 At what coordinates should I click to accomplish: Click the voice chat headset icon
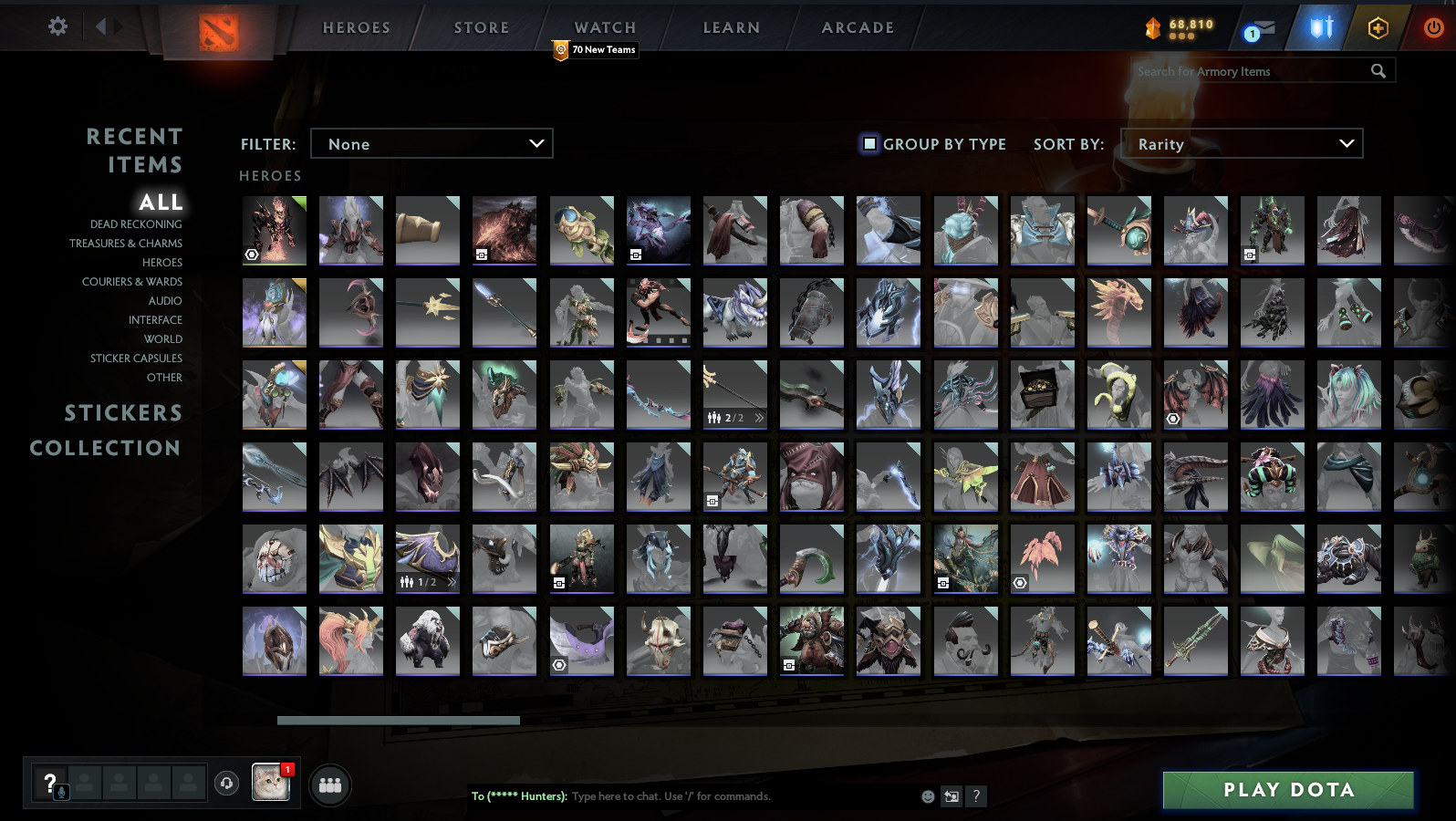pyautogui.click(x=227, y=784)
